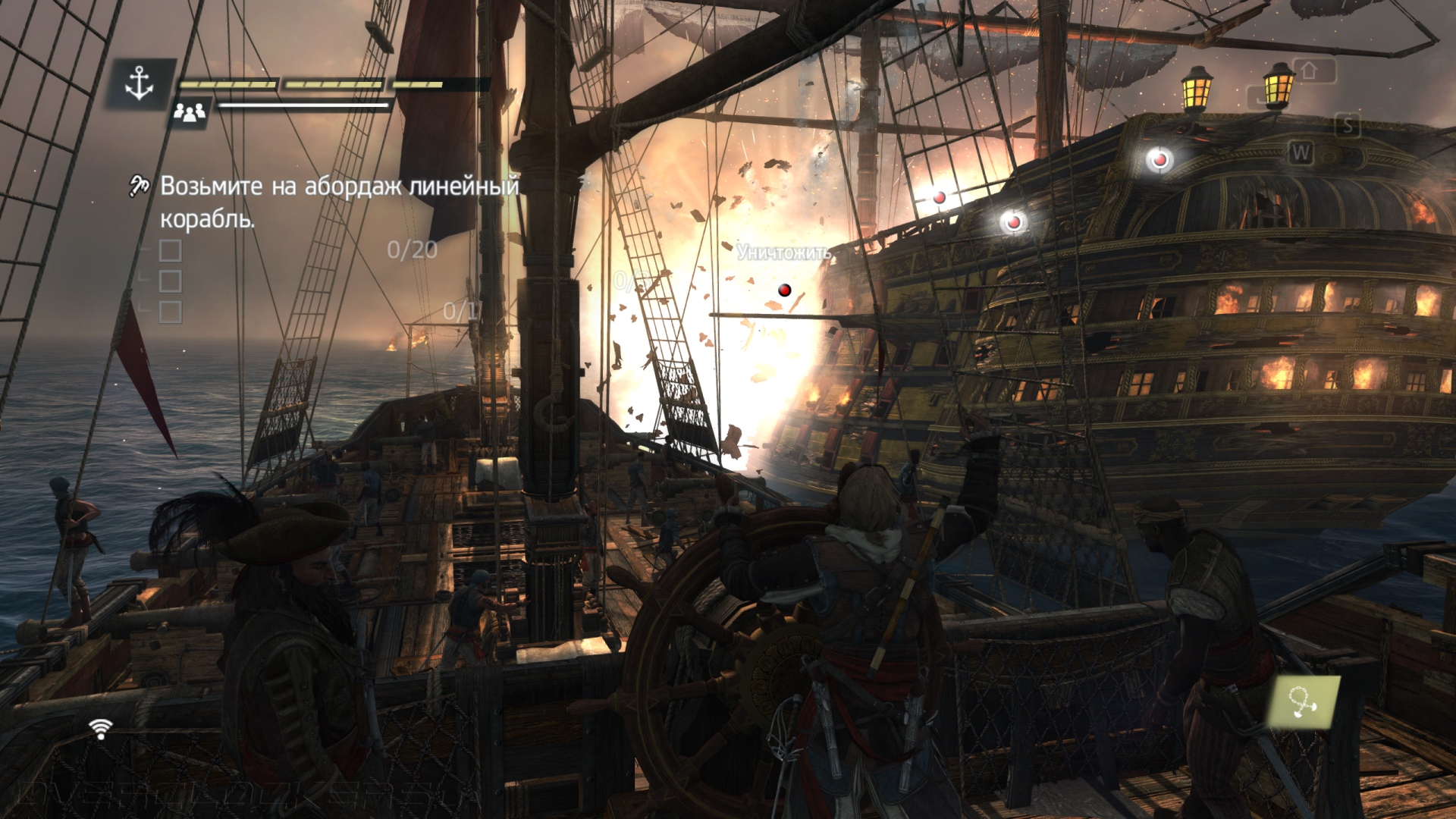The height and width of the screenshot is (819, 1456).
Task: Select the crew members icon
Action: [x=190, y=113]
